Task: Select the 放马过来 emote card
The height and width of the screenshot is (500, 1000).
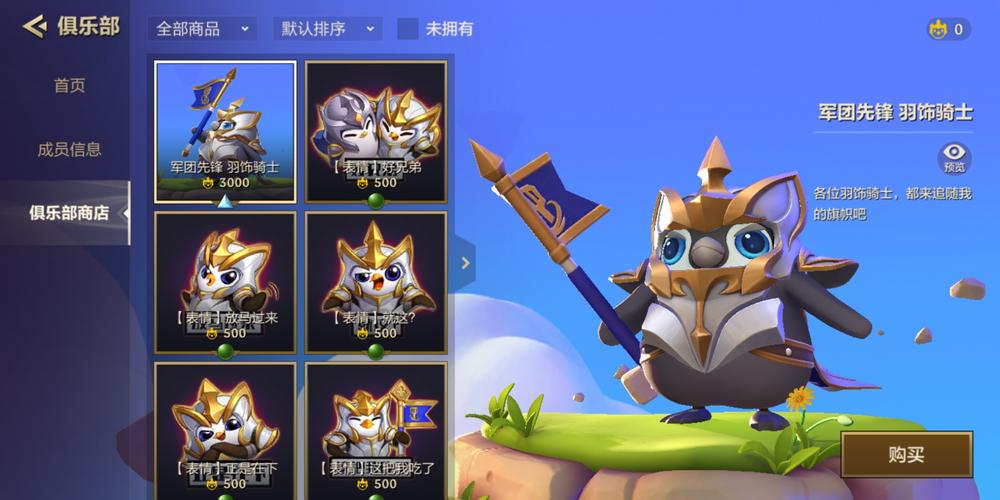Action: (x=225, y=282)
